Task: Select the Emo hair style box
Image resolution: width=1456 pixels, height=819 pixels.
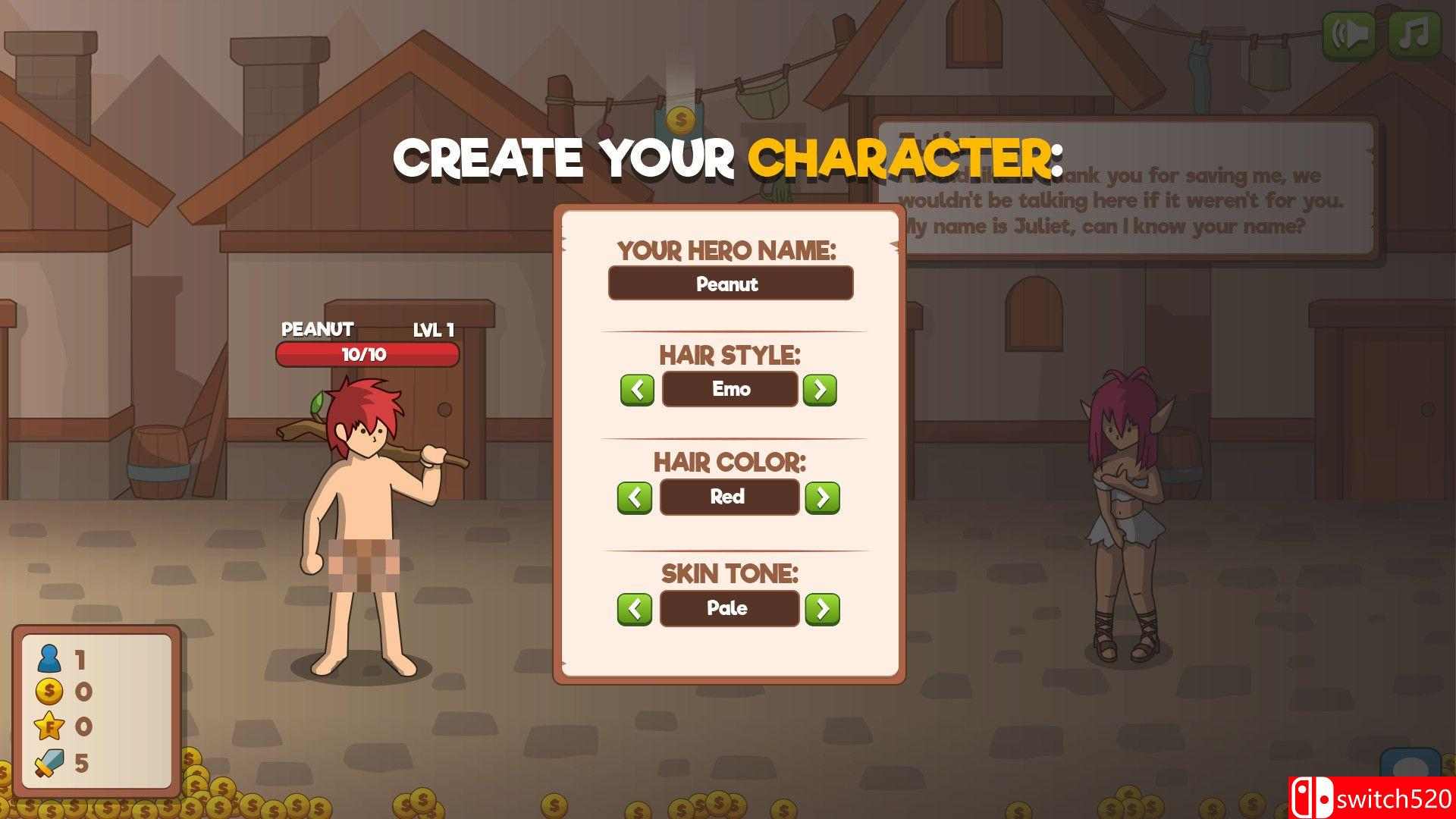Action: click(729, 390)
